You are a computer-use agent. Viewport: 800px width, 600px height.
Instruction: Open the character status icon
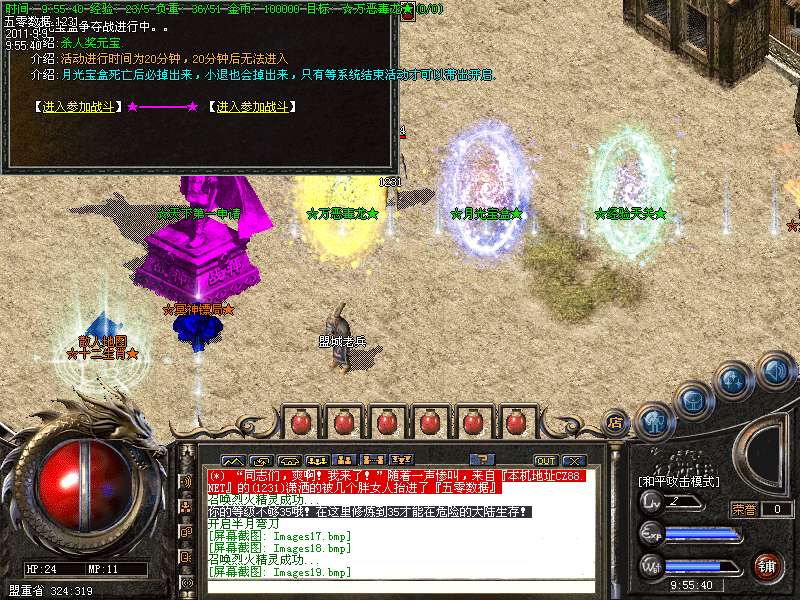(x=655, y=422)
